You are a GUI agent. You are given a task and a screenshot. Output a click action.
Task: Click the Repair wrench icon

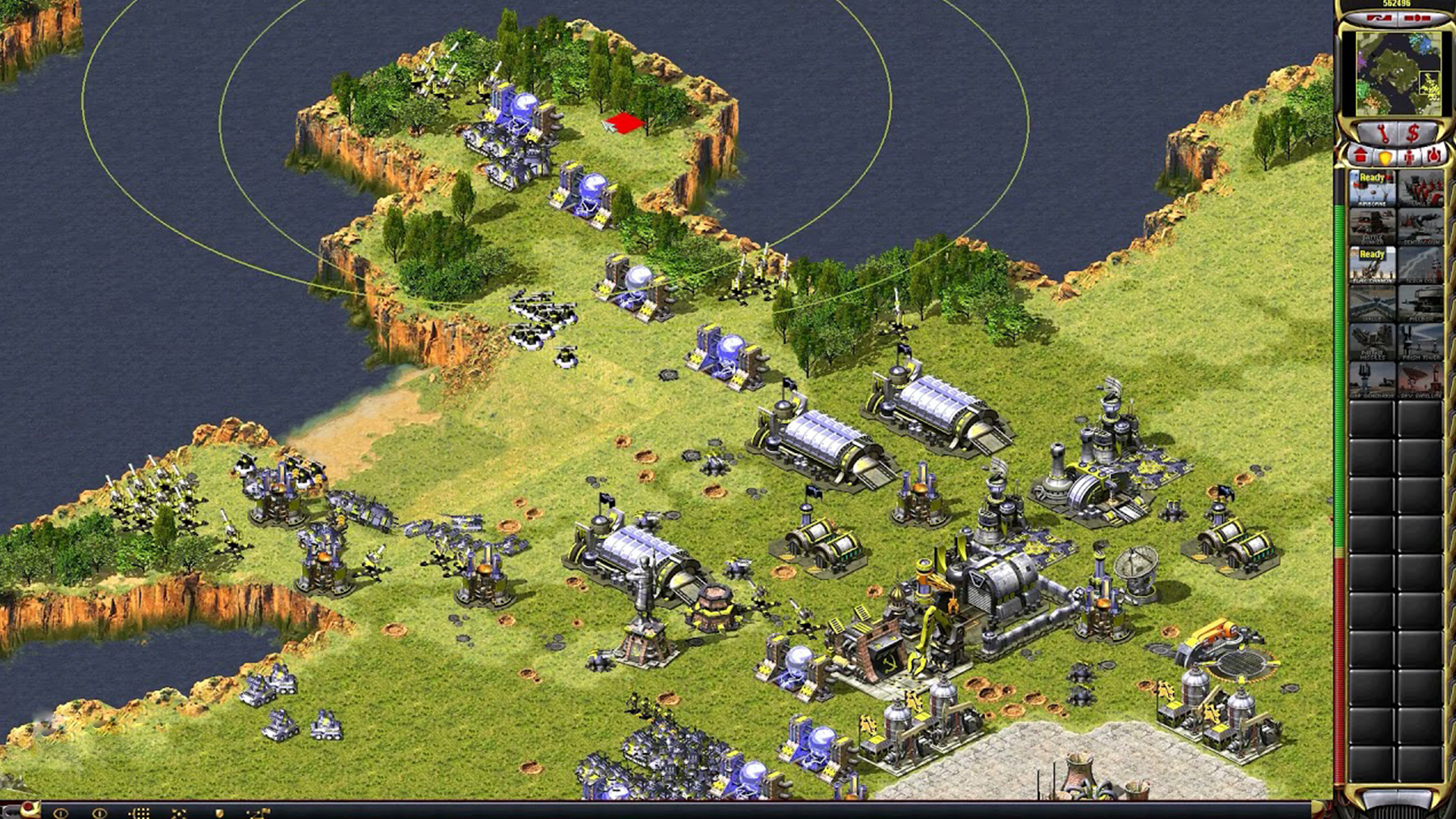pyautogui.click(x=1384, y=131)
